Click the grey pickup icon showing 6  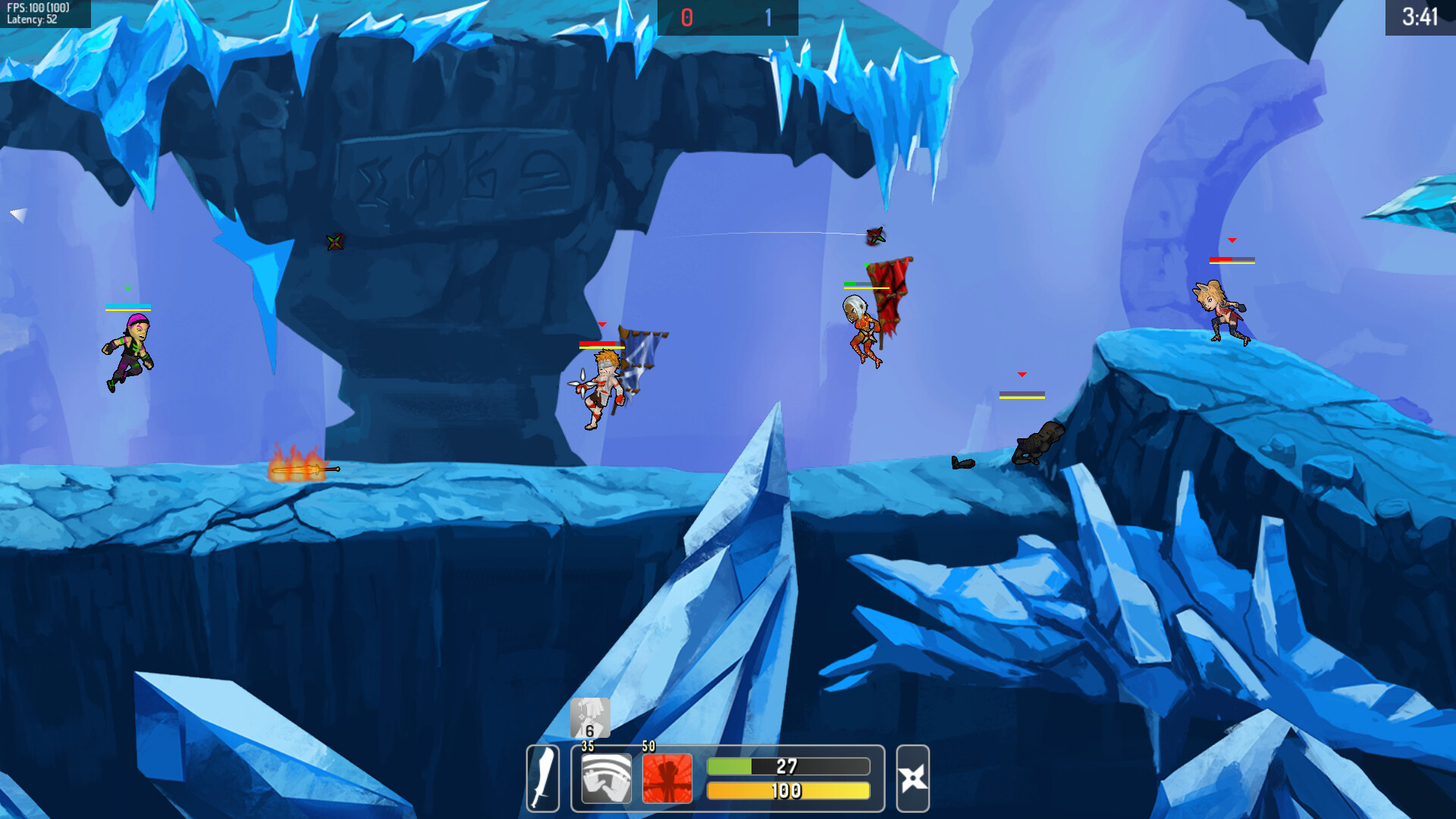click(x=590, y=716)
